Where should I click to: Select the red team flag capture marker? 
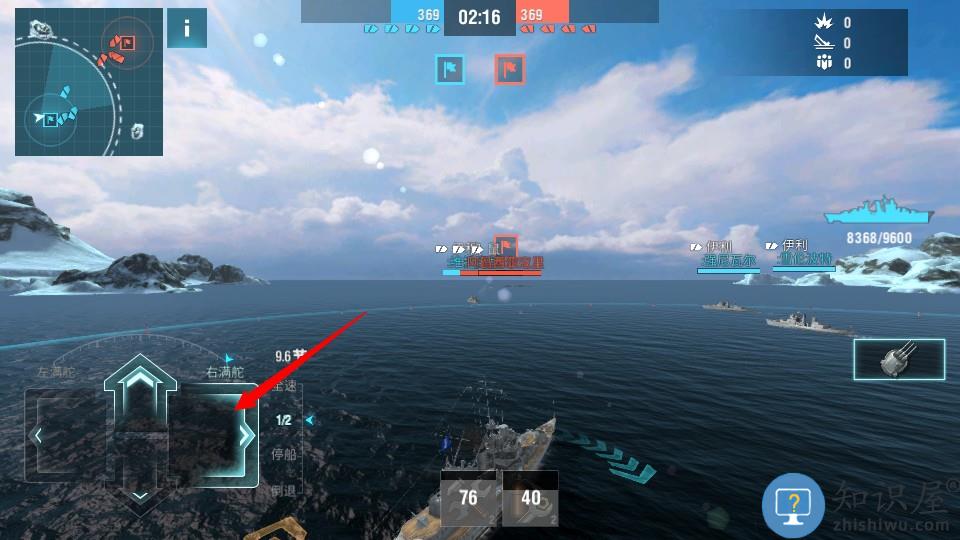tap(510, 69)
